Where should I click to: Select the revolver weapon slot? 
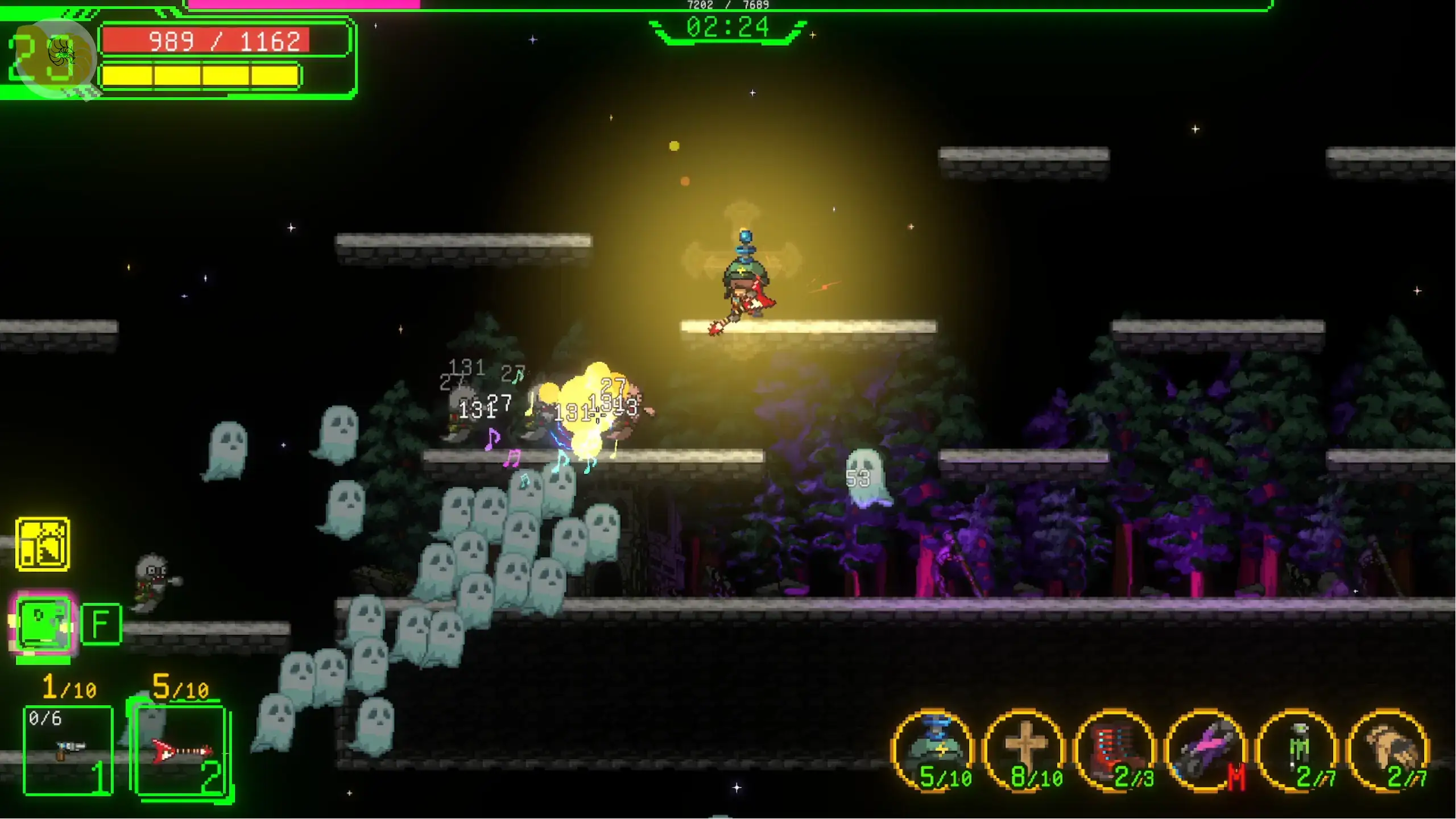(68, 750)
